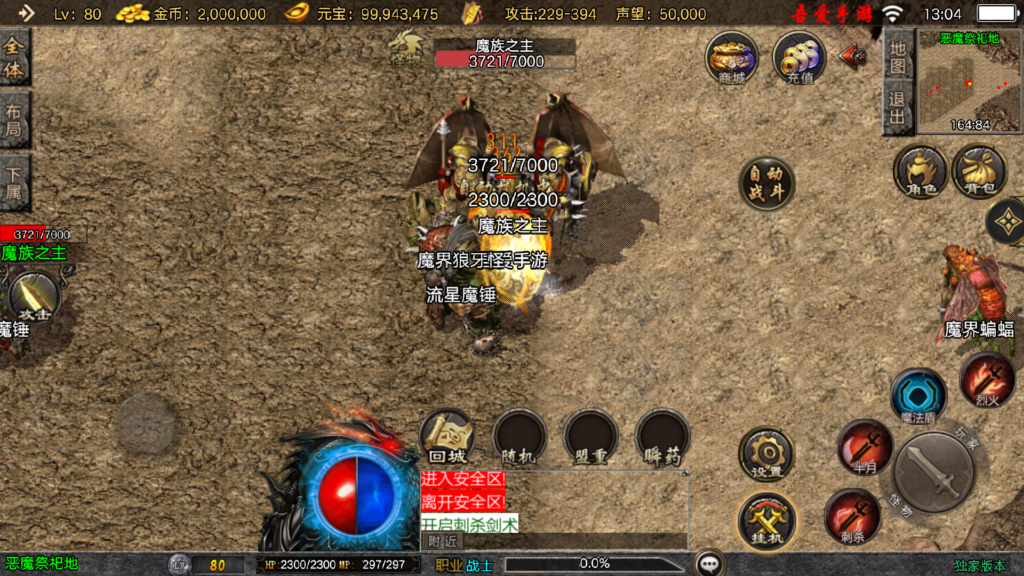Select the 下属 side tab
This screenshot has height=576, width=1024.
(14, 182)
